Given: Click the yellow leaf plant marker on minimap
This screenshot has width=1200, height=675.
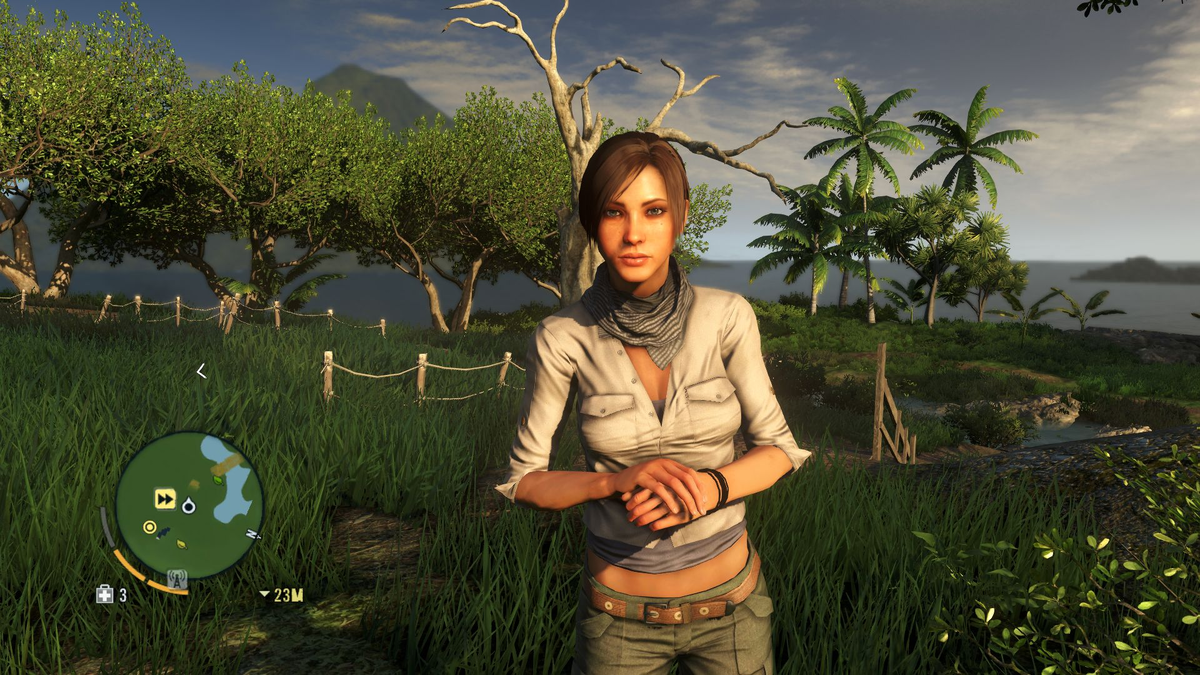Looking at the screenshot, I should tap(182, 544).
